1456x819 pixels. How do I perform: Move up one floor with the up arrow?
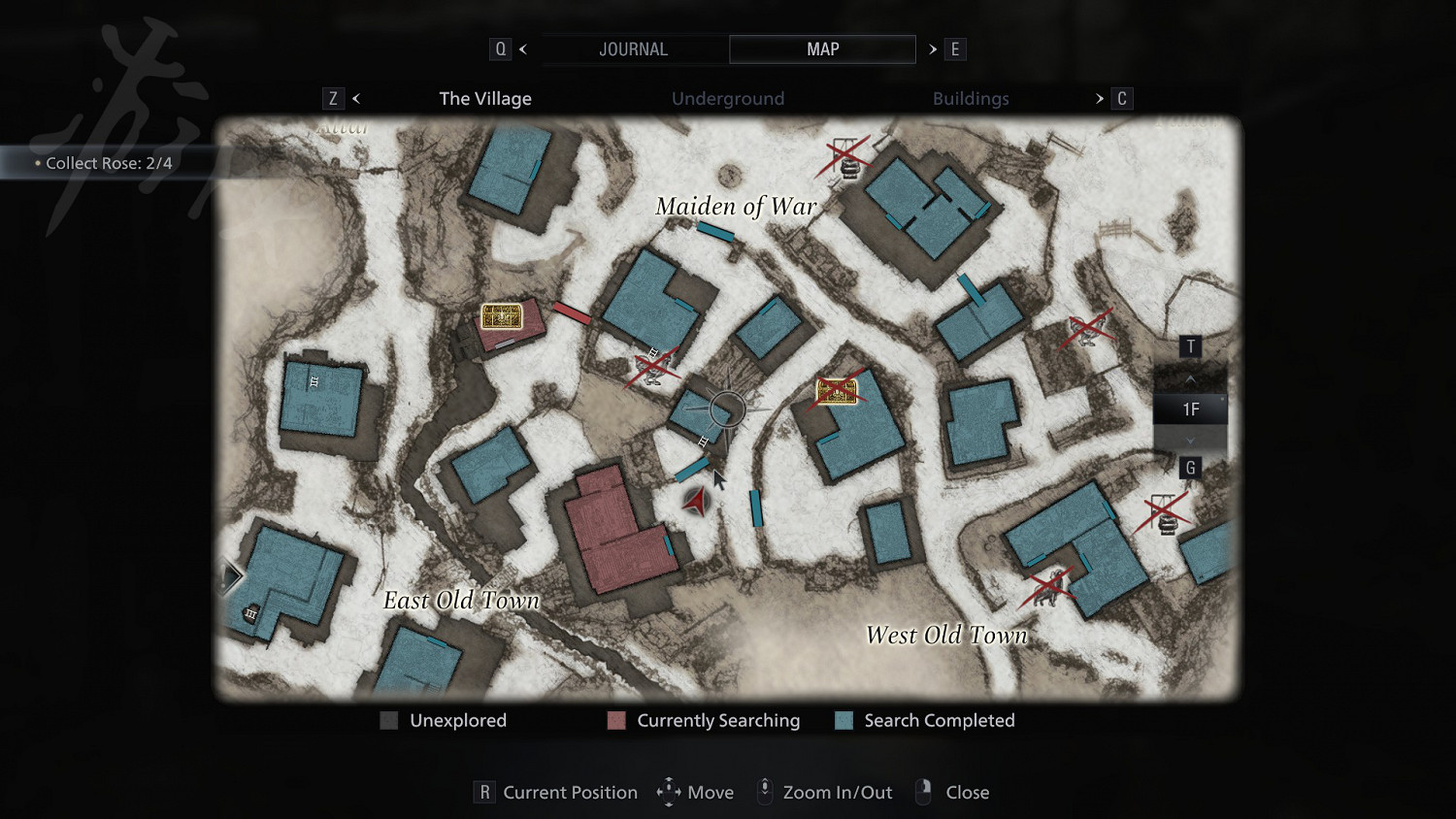1190,377
